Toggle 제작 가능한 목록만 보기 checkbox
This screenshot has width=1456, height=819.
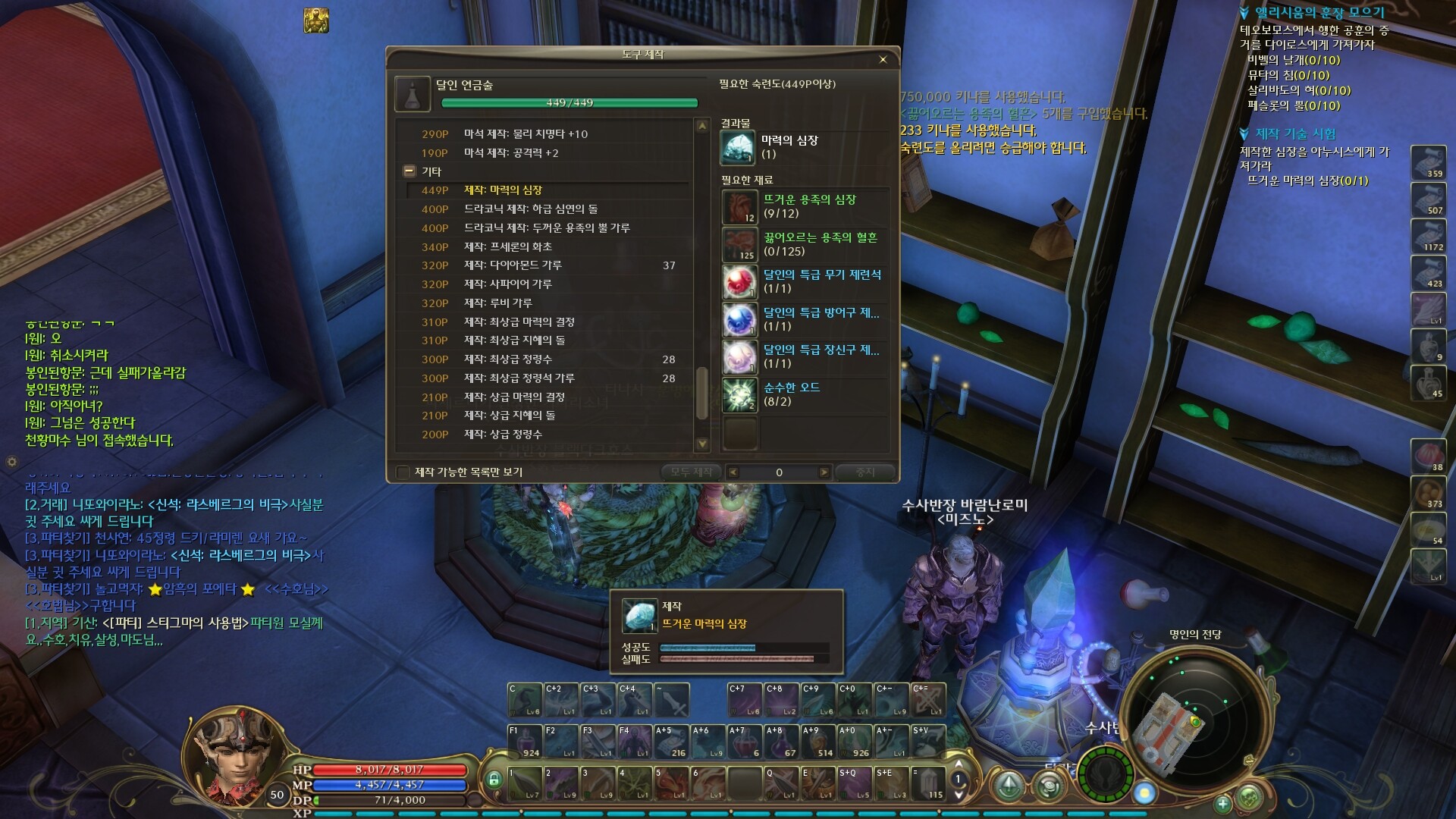point(403,472)
